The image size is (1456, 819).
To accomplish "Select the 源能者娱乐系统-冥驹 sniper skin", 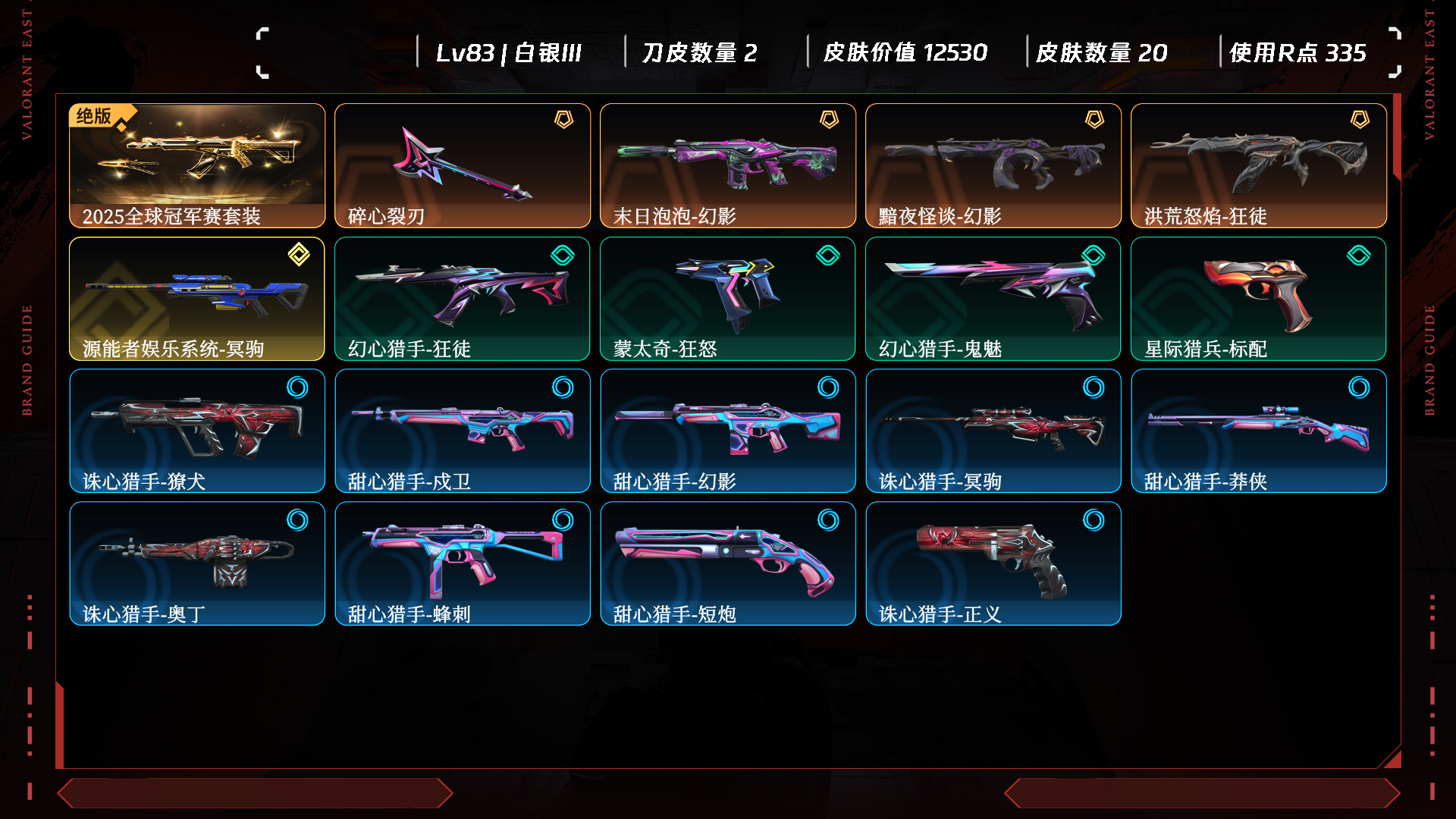I will (197, 299).
